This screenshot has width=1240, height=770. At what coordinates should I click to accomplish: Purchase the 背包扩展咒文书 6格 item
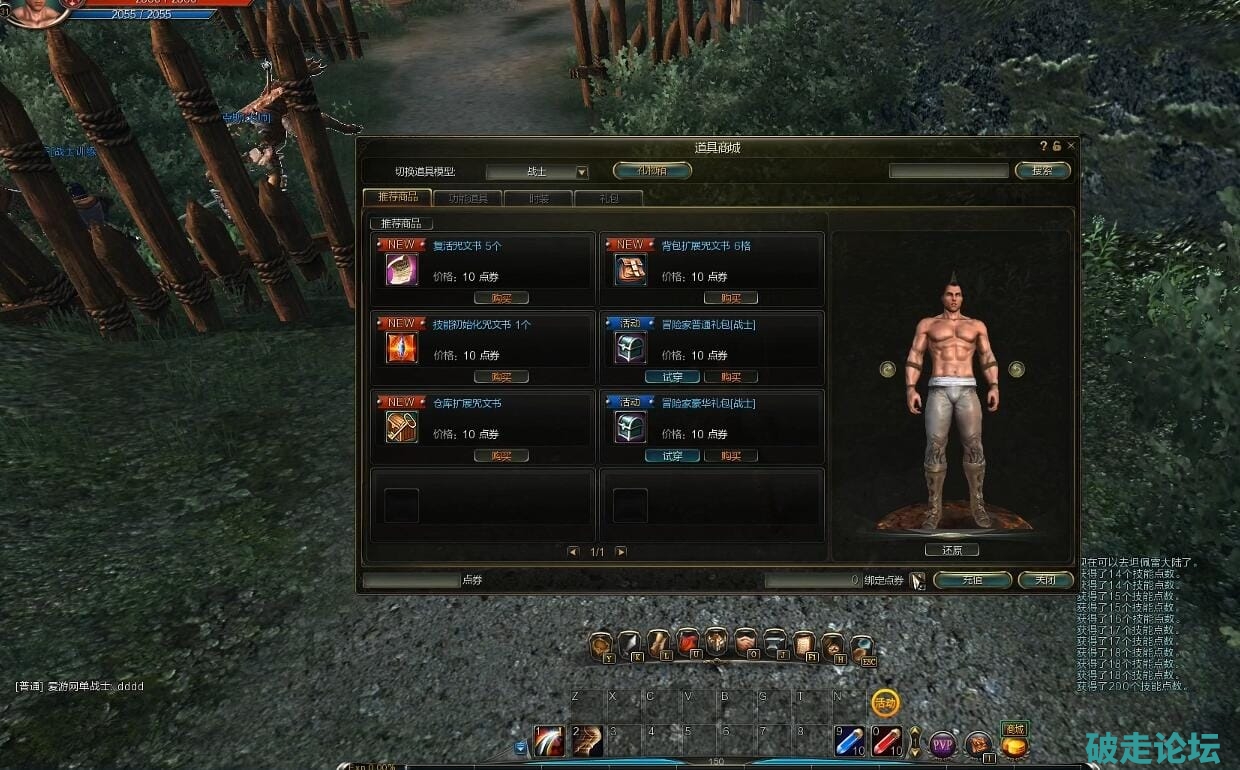pos(730,298)
